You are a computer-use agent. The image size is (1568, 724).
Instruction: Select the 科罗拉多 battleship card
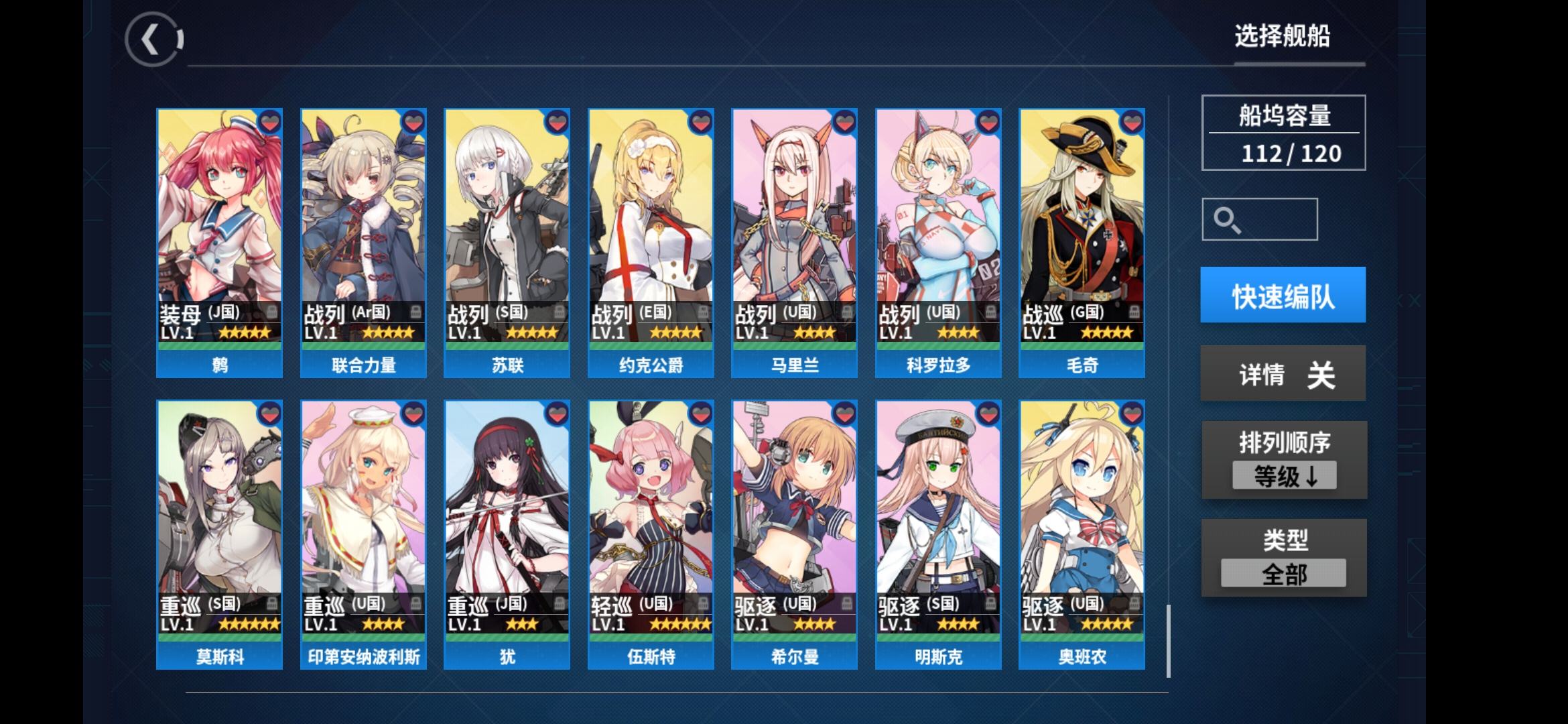click(x=938, y=243)
